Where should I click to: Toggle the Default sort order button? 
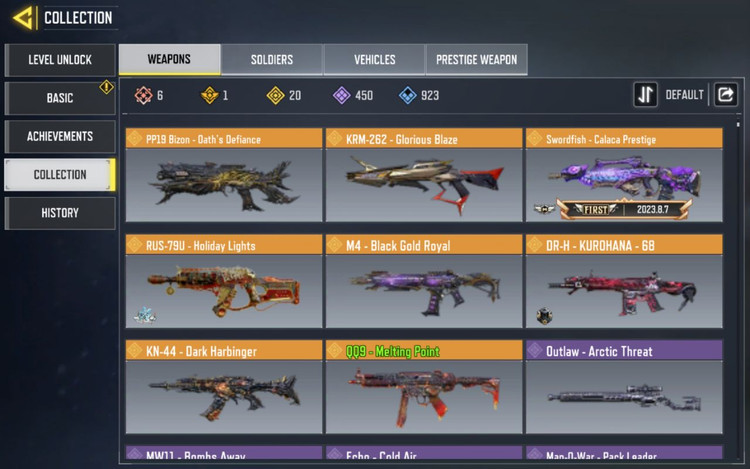pyautogui.click(x=646, y=95)
